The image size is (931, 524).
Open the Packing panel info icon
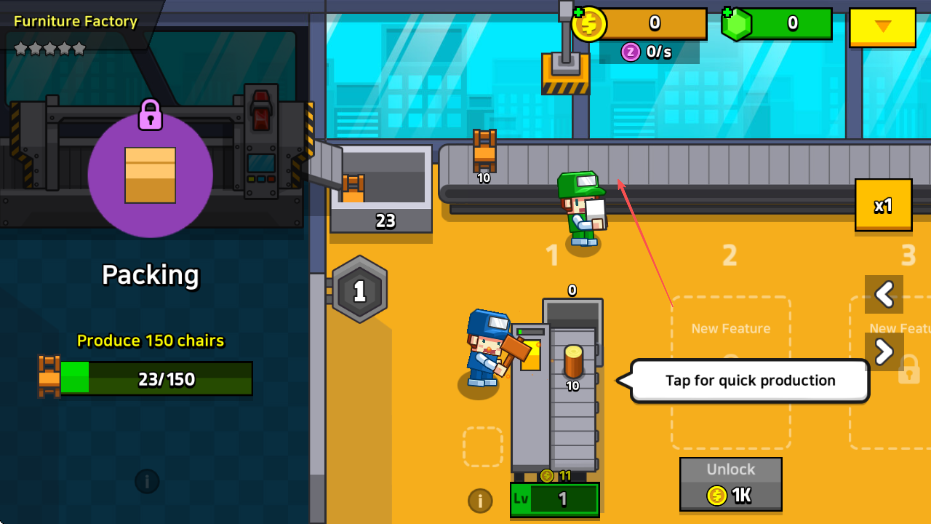tap(147, 482)
